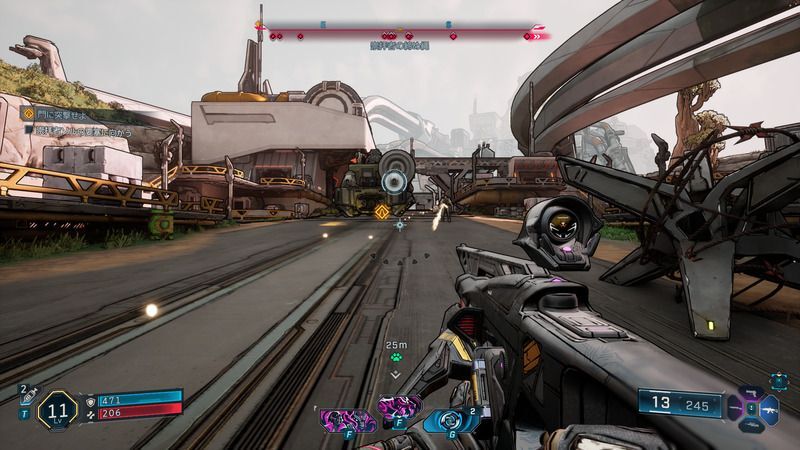Open the level 11 character badge
Viewport: 800px width, 450px height.
point(57,410)
